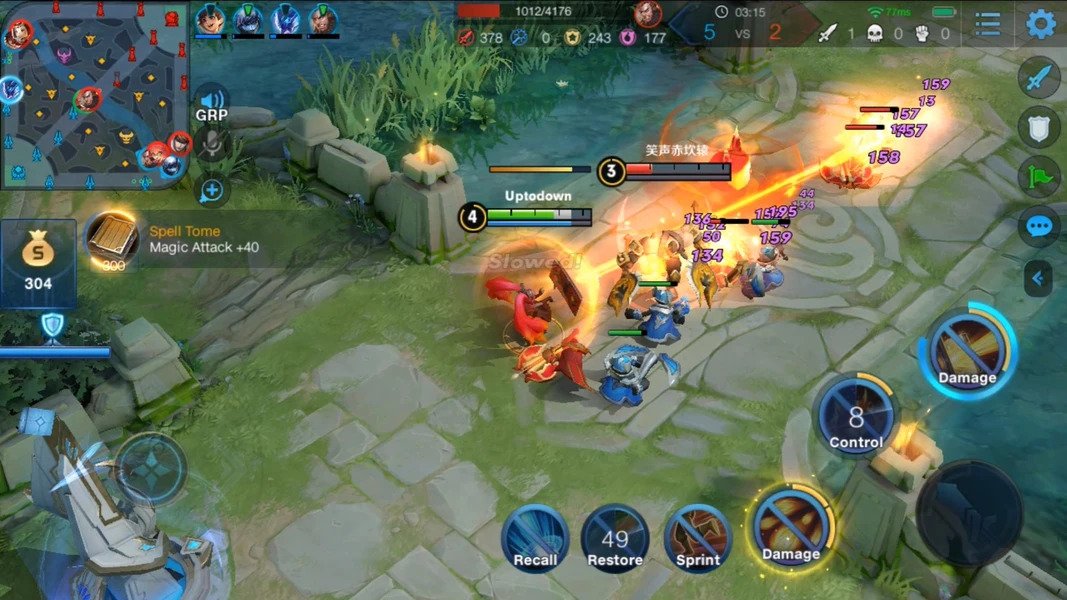This screenshot has height=600, width=1067.
Task: Toggle the microphone button
Action: pos(212,146)
